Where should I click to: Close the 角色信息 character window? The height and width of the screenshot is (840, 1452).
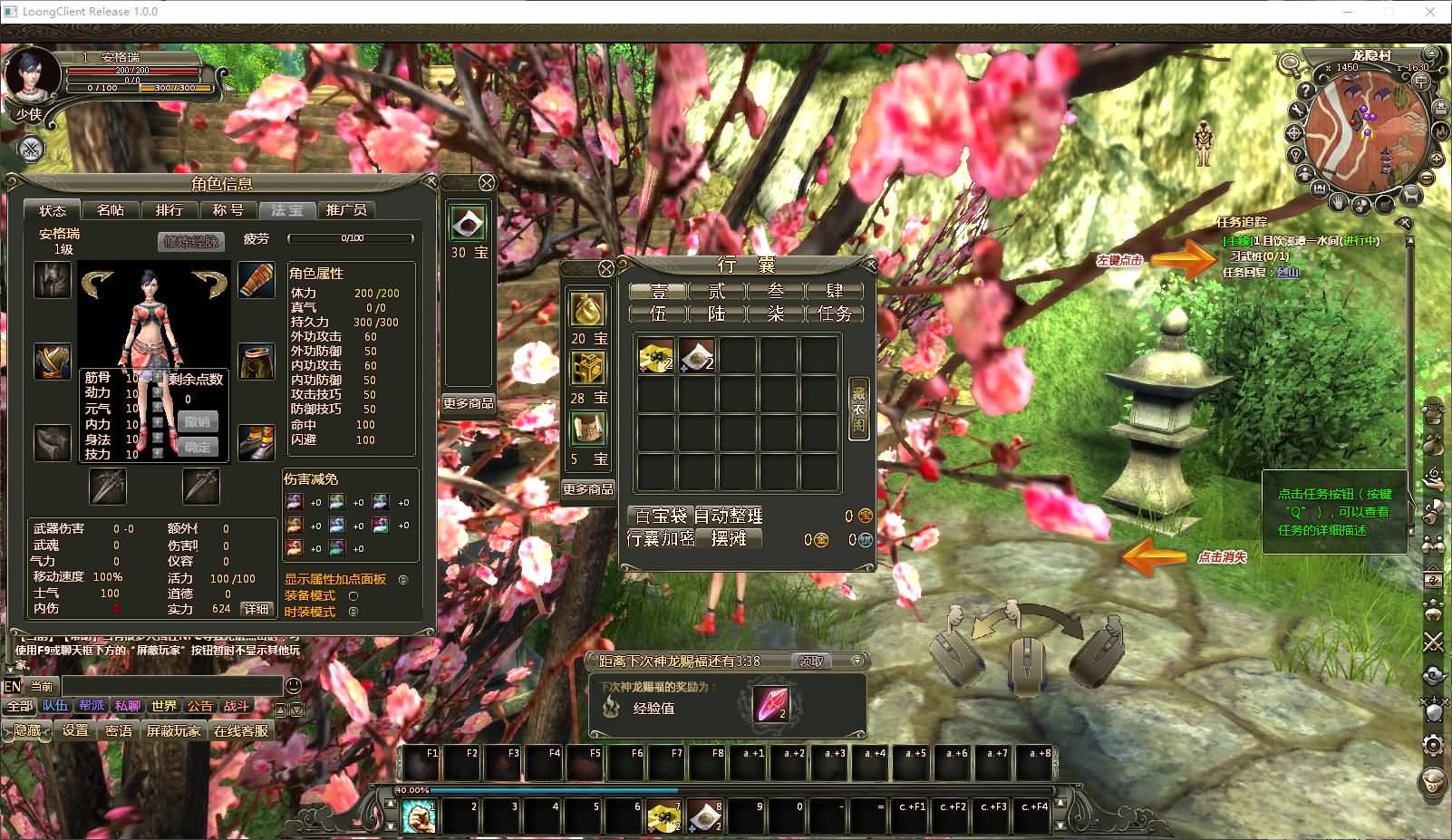431,182
